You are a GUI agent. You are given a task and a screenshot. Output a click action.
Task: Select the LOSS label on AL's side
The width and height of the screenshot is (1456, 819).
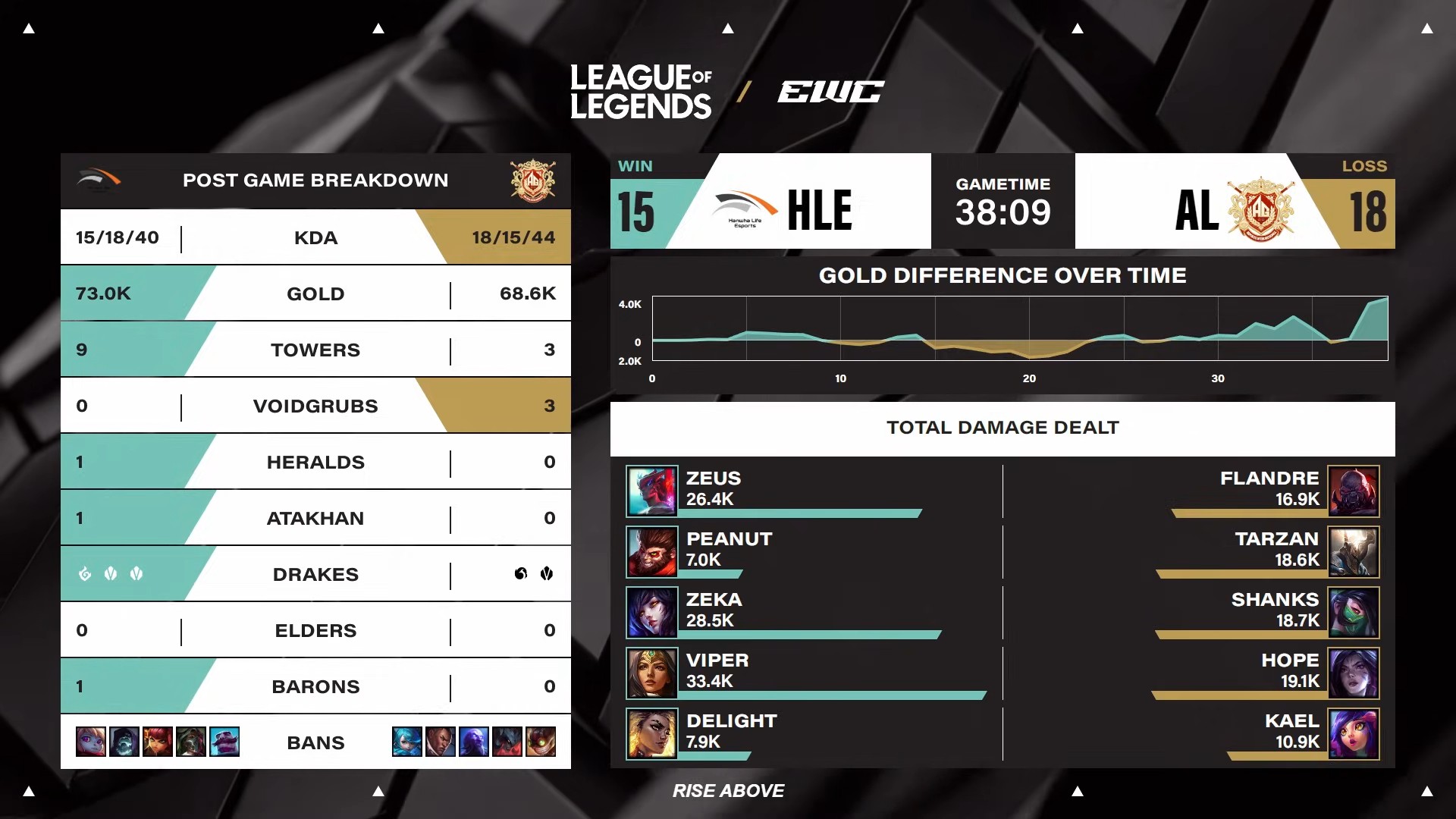click(x=1364, y=166)
